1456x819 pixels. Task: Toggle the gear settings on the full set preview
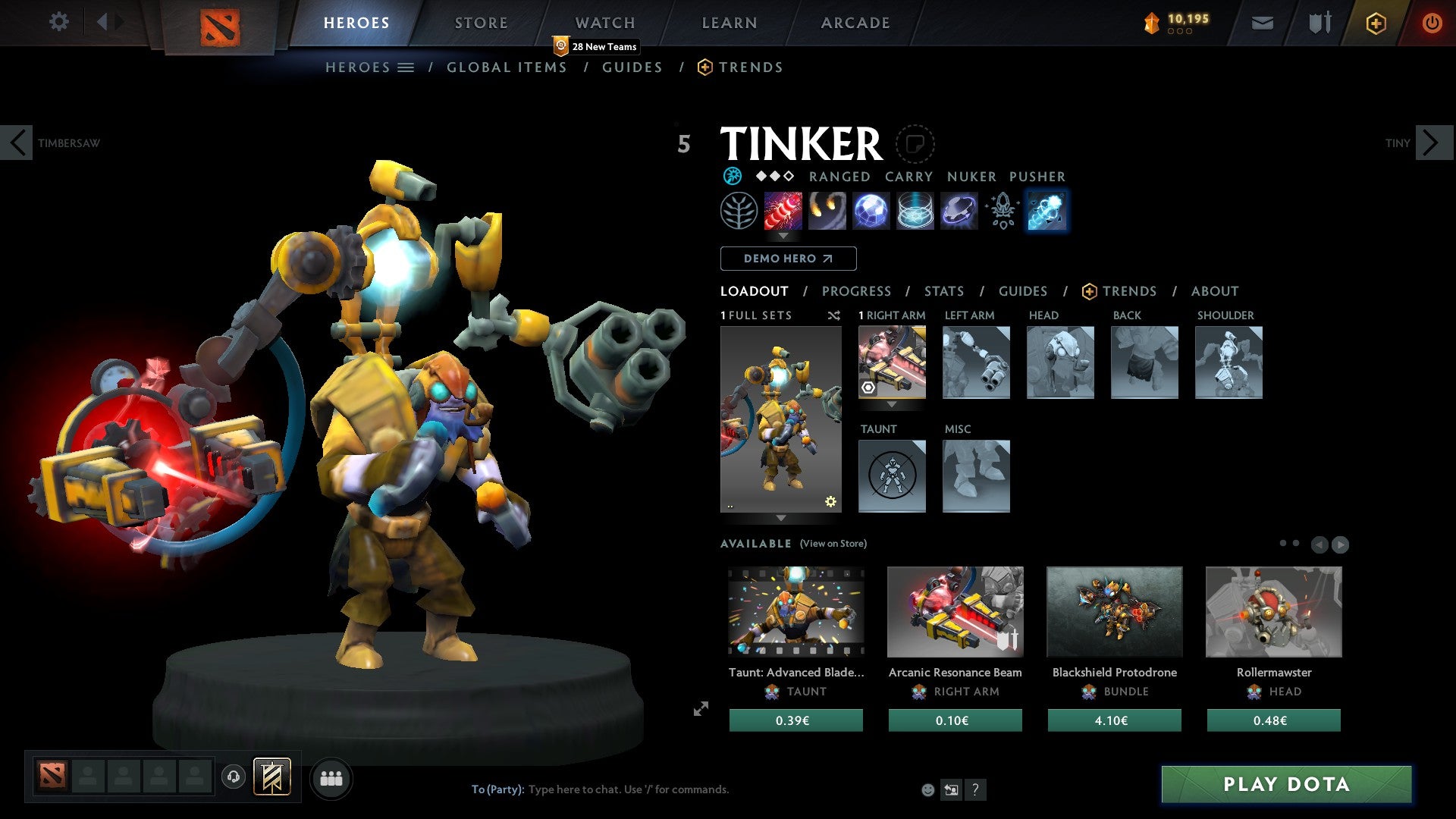(x=830, y=500)
